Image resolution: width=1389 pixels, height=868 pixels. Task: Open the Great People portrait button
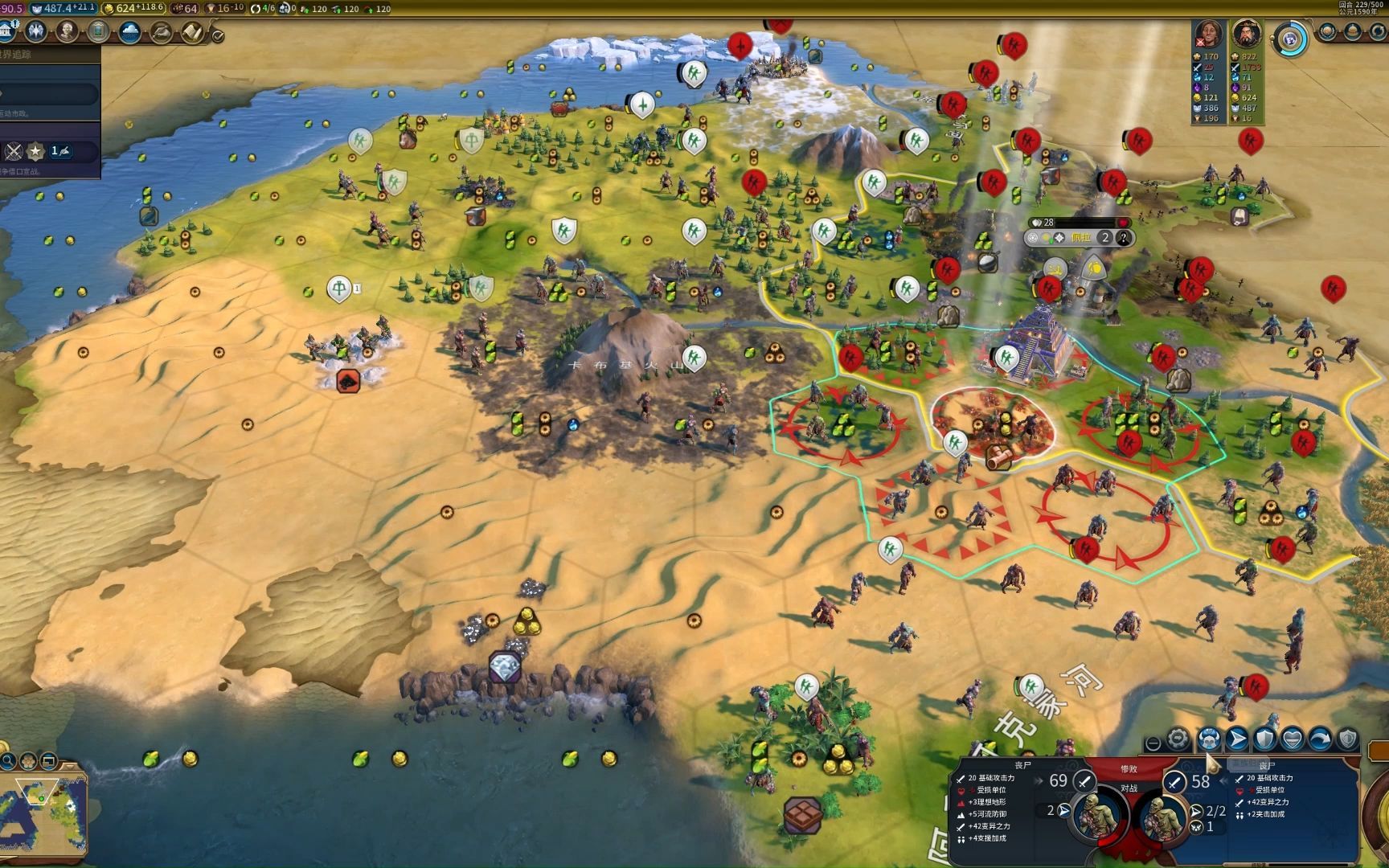pyautogui.click(x=68, y=31)
